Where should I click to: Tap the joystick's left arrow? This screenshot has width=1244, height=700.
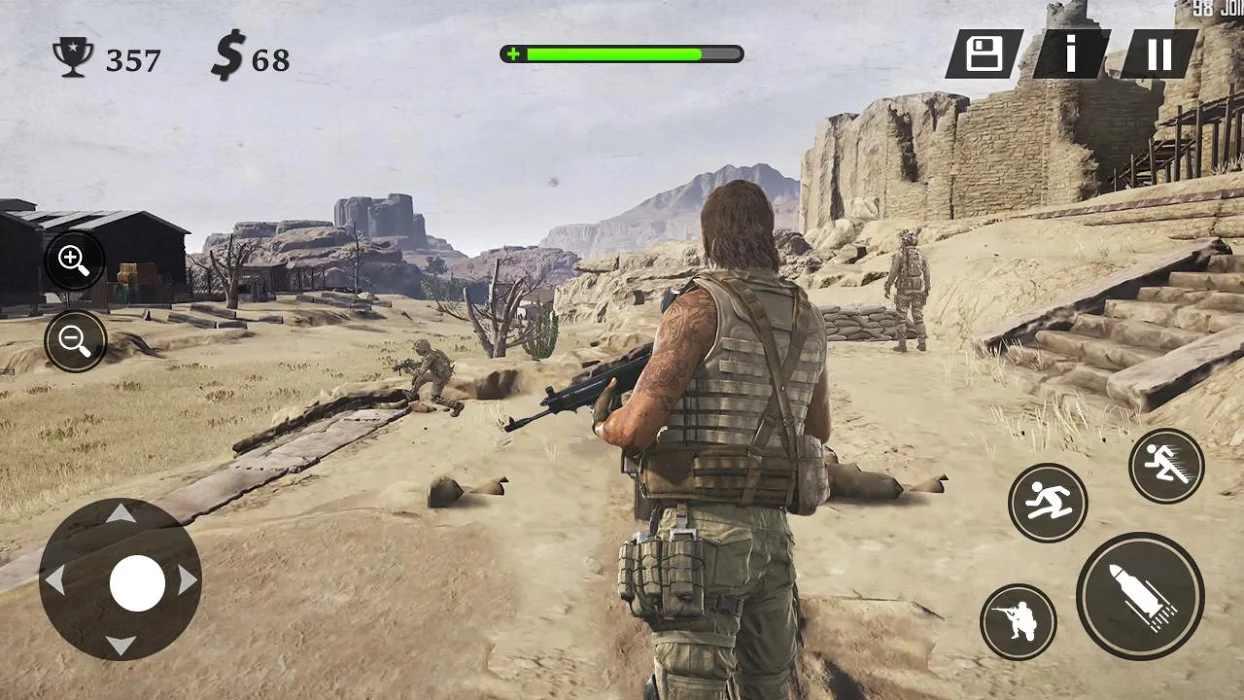(x=55, y=580)
